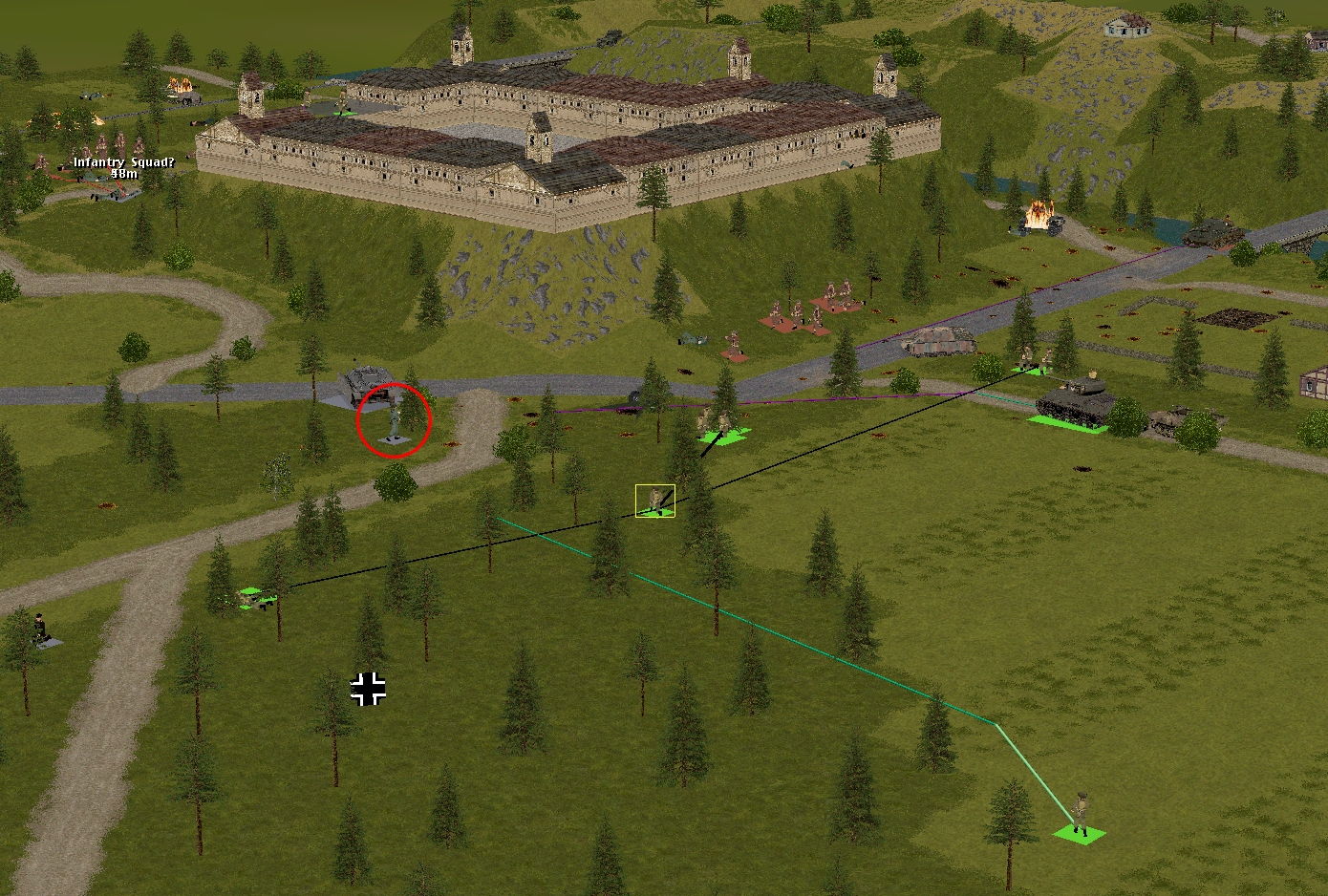Screen dimensions: 1328x896
Task: Click the "Infantry Squad?" contact label
Action: click(124, 163)
